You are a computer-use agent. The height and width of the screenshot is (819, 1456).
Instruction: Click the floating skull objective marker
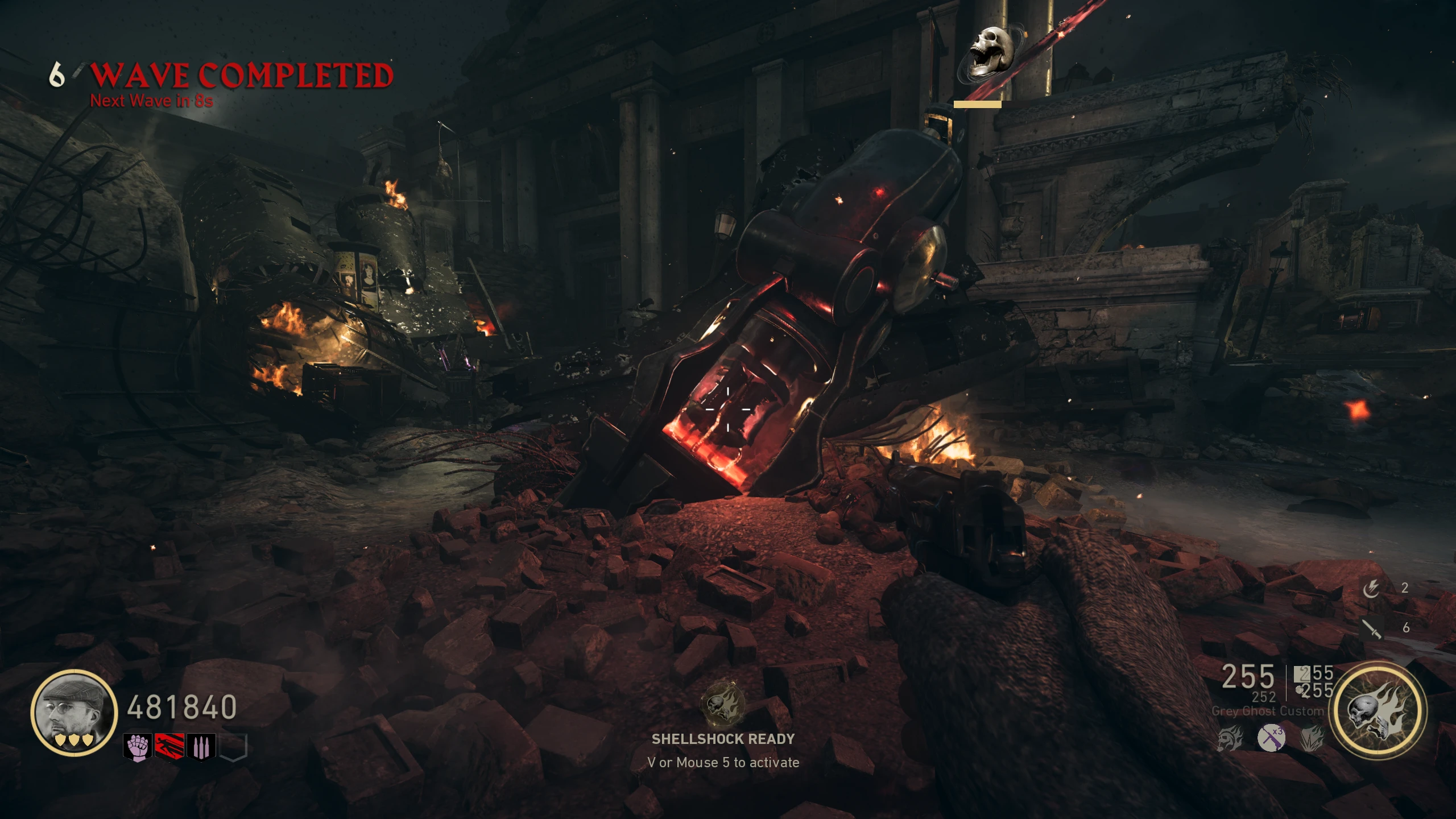pyautogui.click(x=991, y=52)
